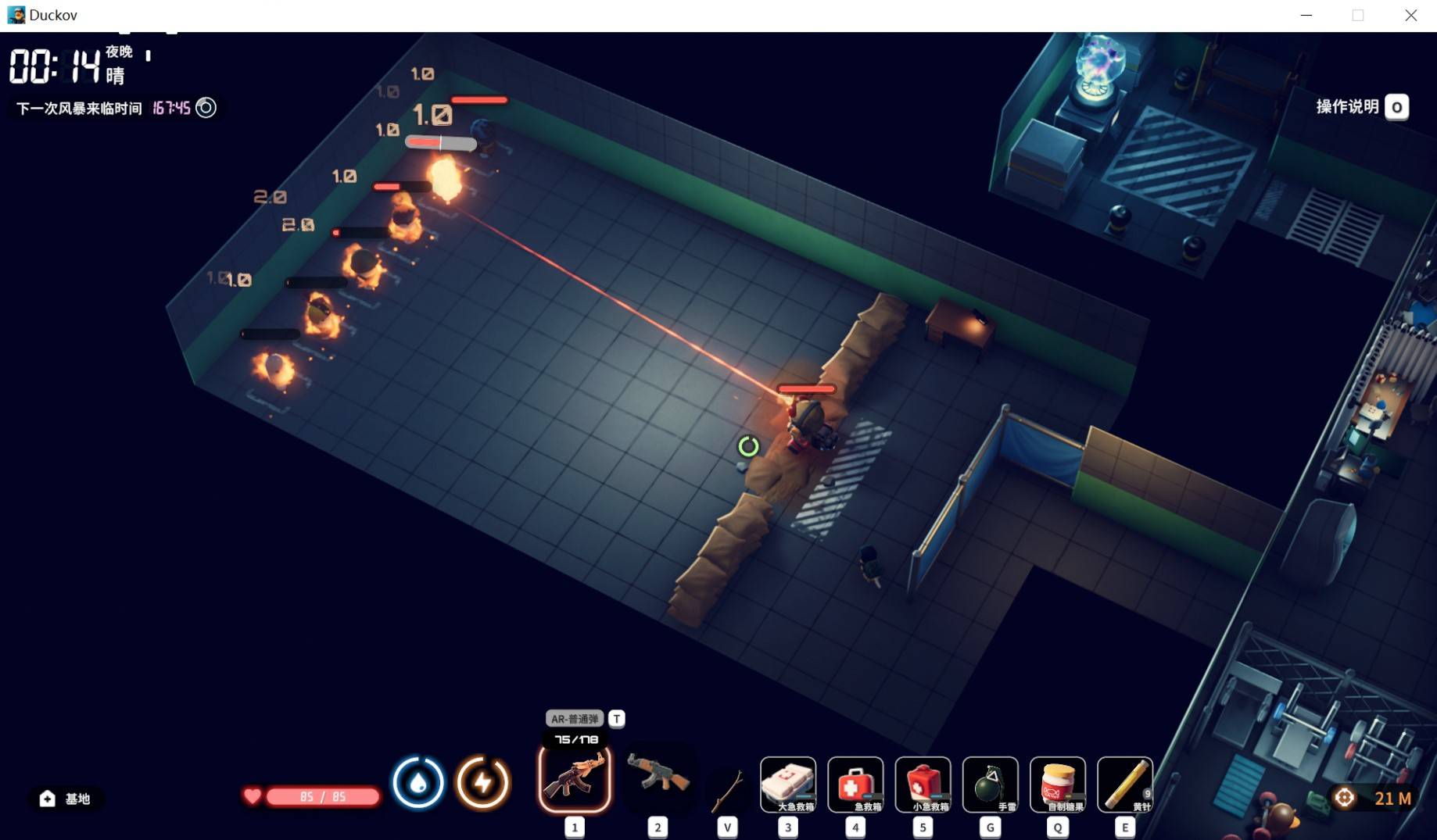Use the 黄针 yellow injector item

coord(1124,784)
